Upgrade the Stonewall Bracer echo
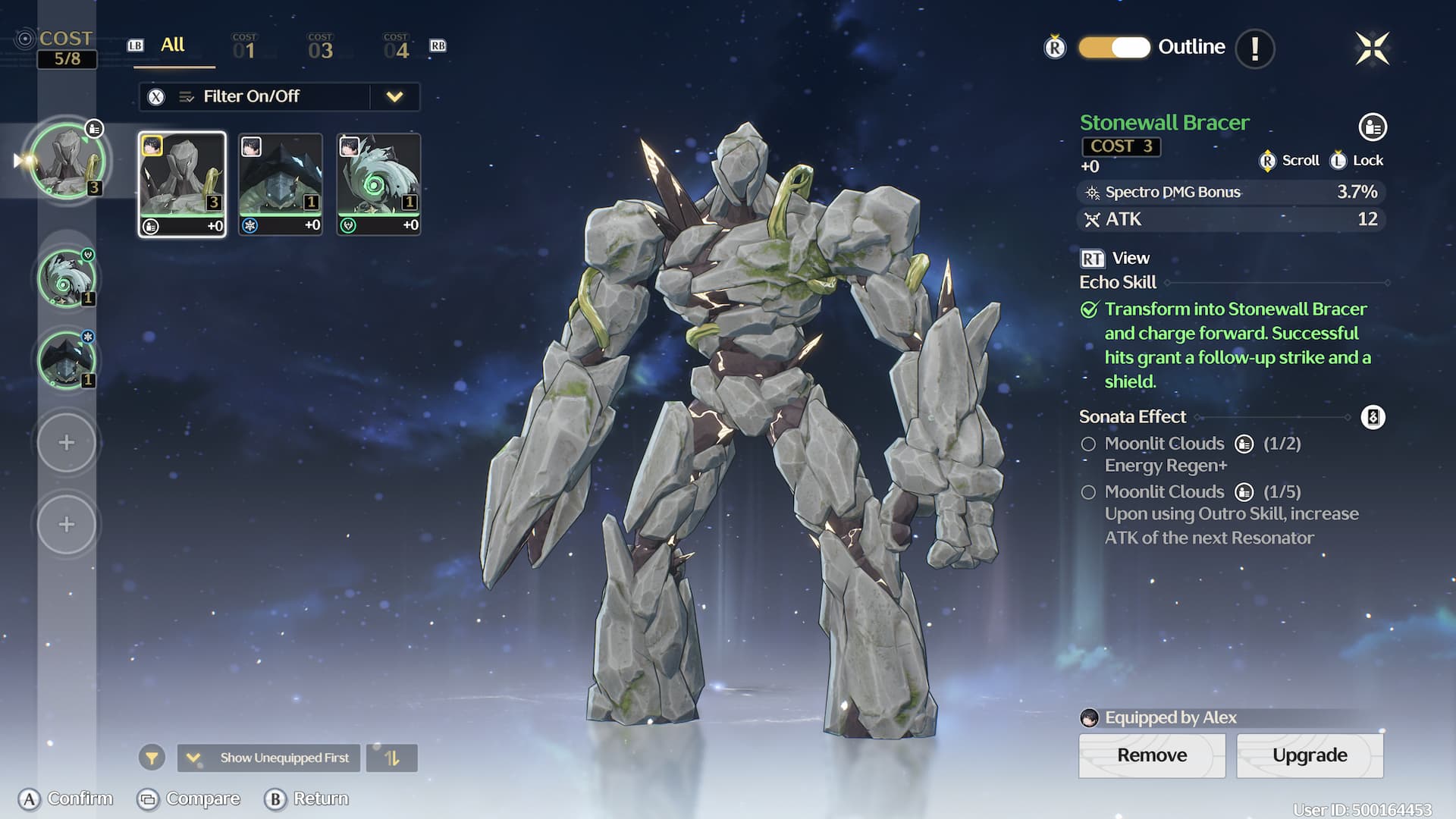This screenshot has width=1456, height=819. 1310,755
